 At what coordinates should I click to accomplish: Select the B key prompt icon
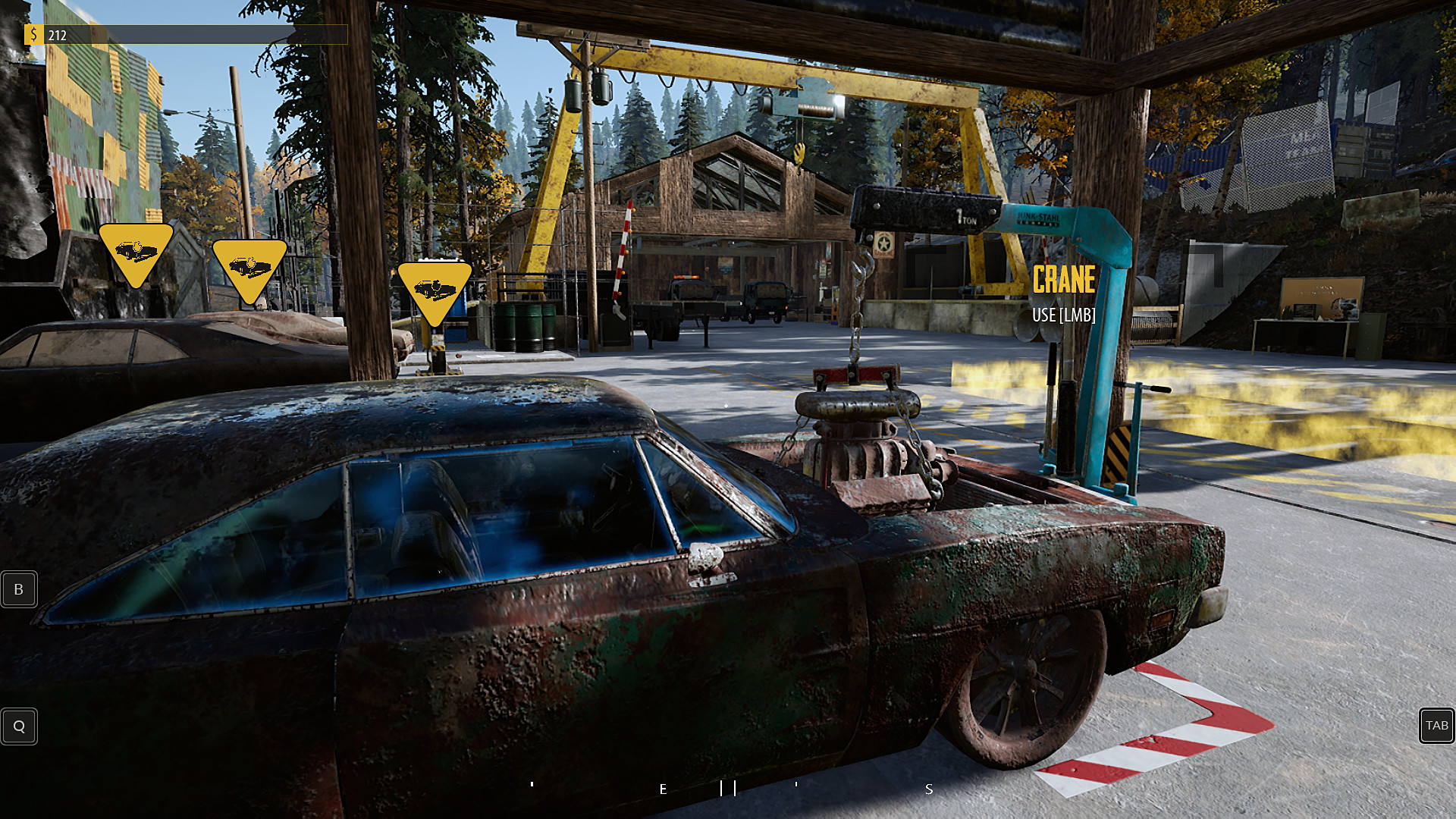(18, 588)
